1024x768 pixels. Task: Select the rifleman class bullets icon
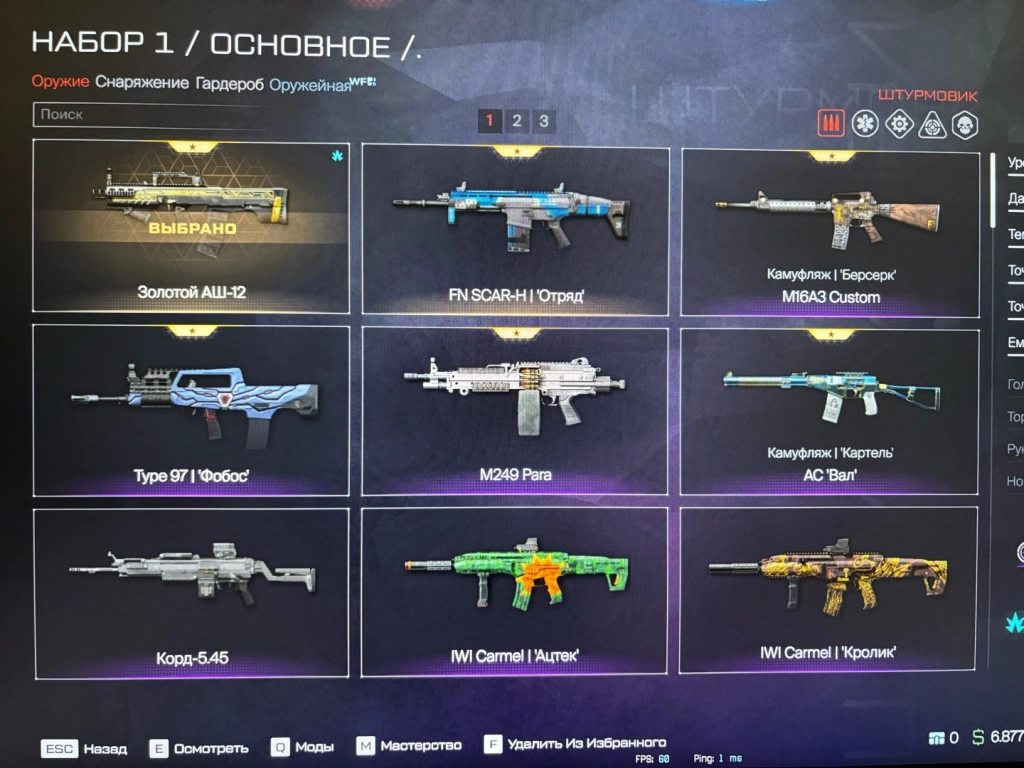coord(831,123)
